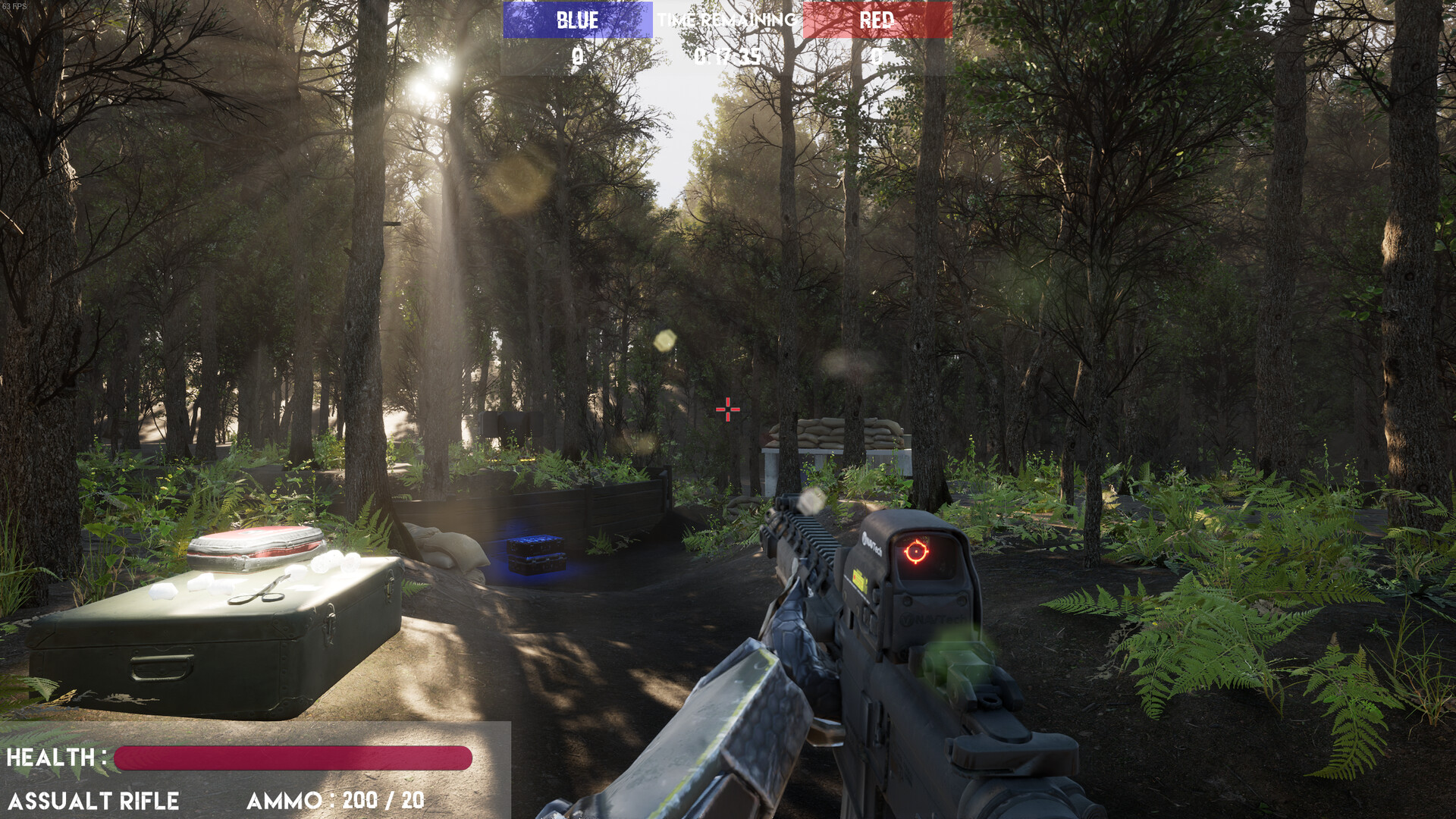The image size is (1456, 819).
Task: Click the RED team score value
Action: coord(877,55)
